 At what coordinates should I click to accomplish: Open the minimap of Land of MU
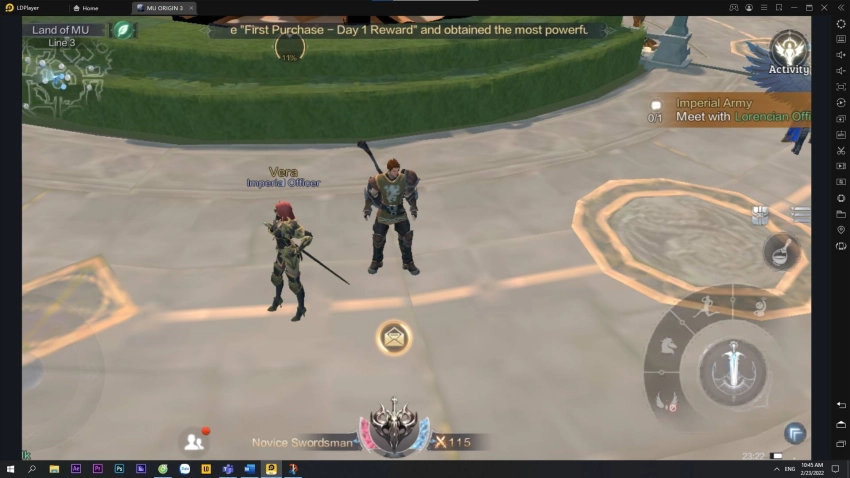(x=62, y=68)
